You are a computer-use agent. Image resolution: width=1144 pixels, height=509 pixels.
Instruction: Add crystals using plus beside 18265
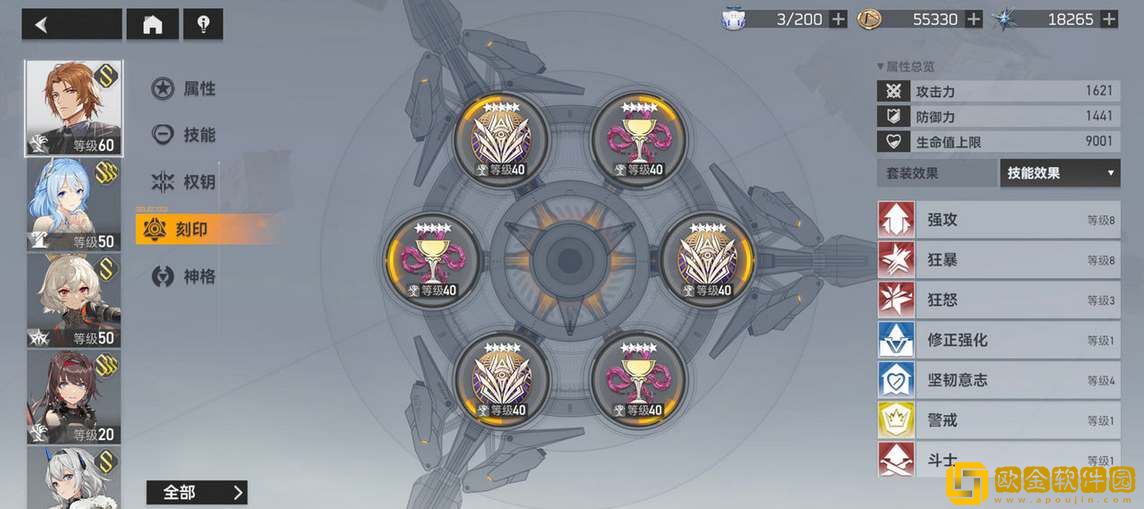pos(1109,19)
